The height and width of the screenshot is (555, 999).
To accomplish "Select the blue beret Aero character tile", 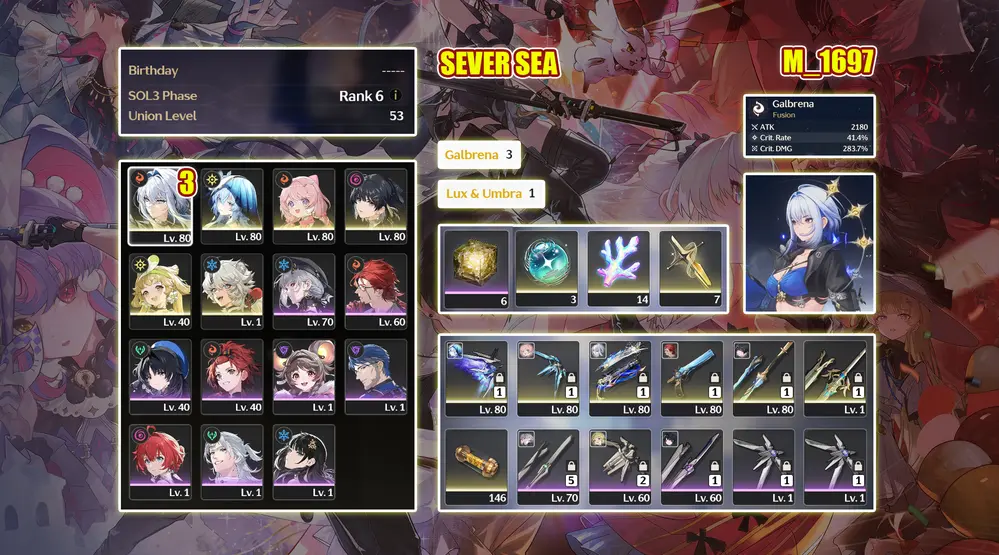I will coord(160,377).
